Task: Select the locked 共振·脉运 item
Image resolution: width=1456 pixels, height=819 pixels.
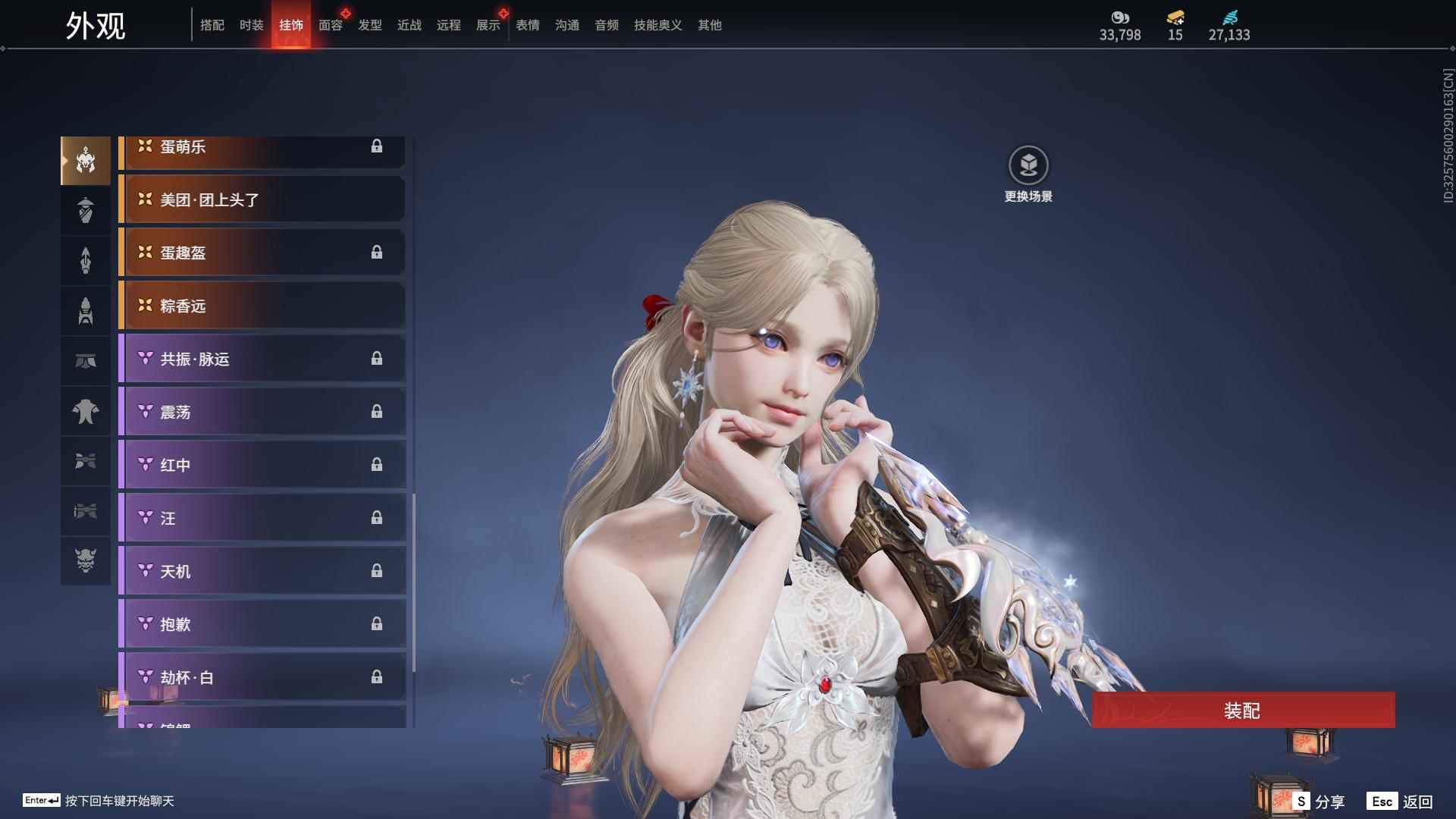Action: (262, 359)
